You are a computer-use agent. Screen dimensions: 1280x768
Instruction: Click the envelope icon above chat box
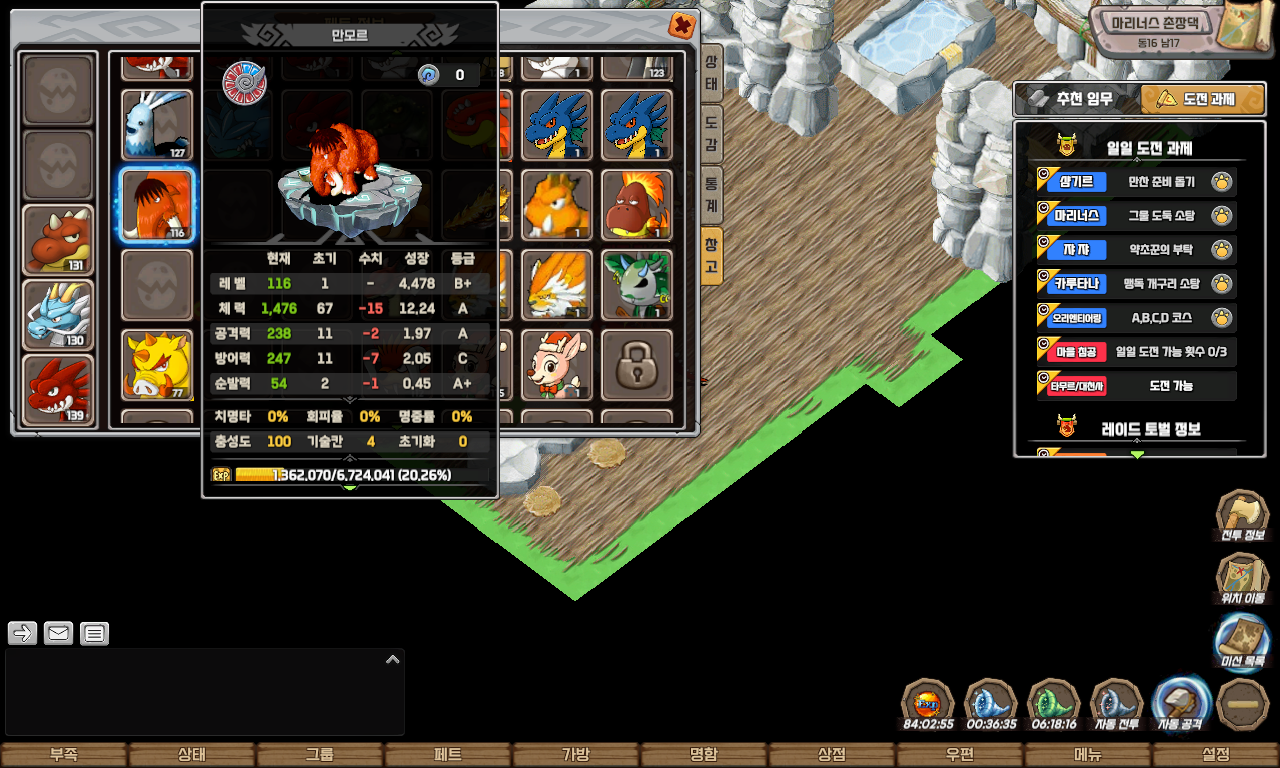click(59, 633)
